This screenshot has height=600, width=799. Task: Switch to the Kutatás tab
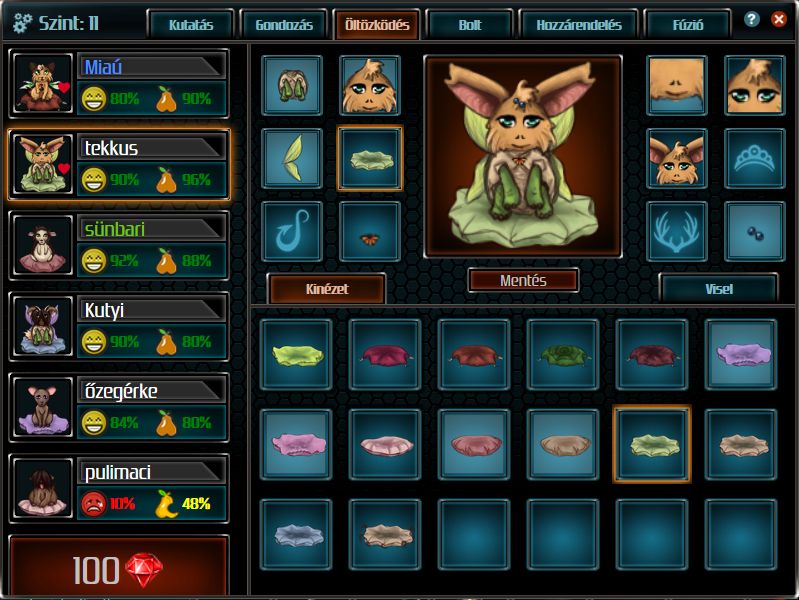pos(190,25)
